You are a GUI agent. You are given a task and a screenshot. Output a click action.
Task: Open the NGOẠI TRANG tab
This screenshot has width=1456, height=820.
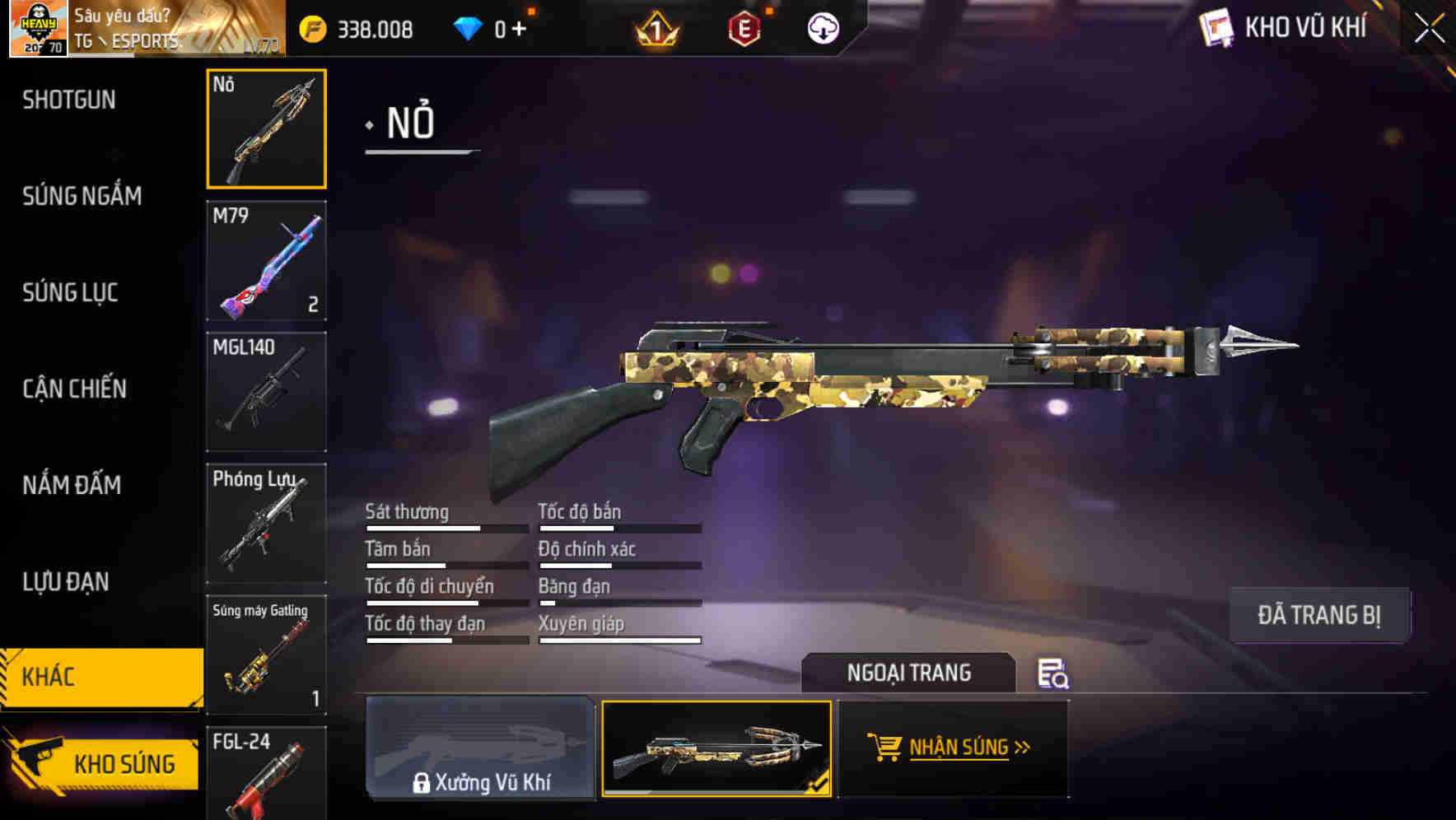click(909, 673)
